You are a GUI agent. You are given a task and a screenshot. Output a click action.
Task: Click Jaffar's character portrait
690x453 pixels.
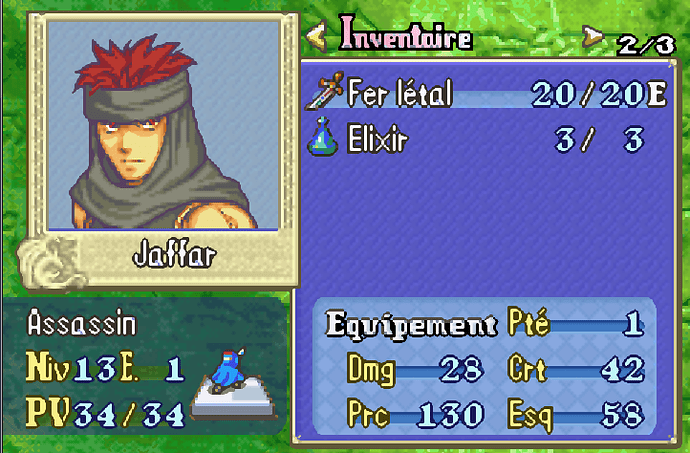(162, 125)
